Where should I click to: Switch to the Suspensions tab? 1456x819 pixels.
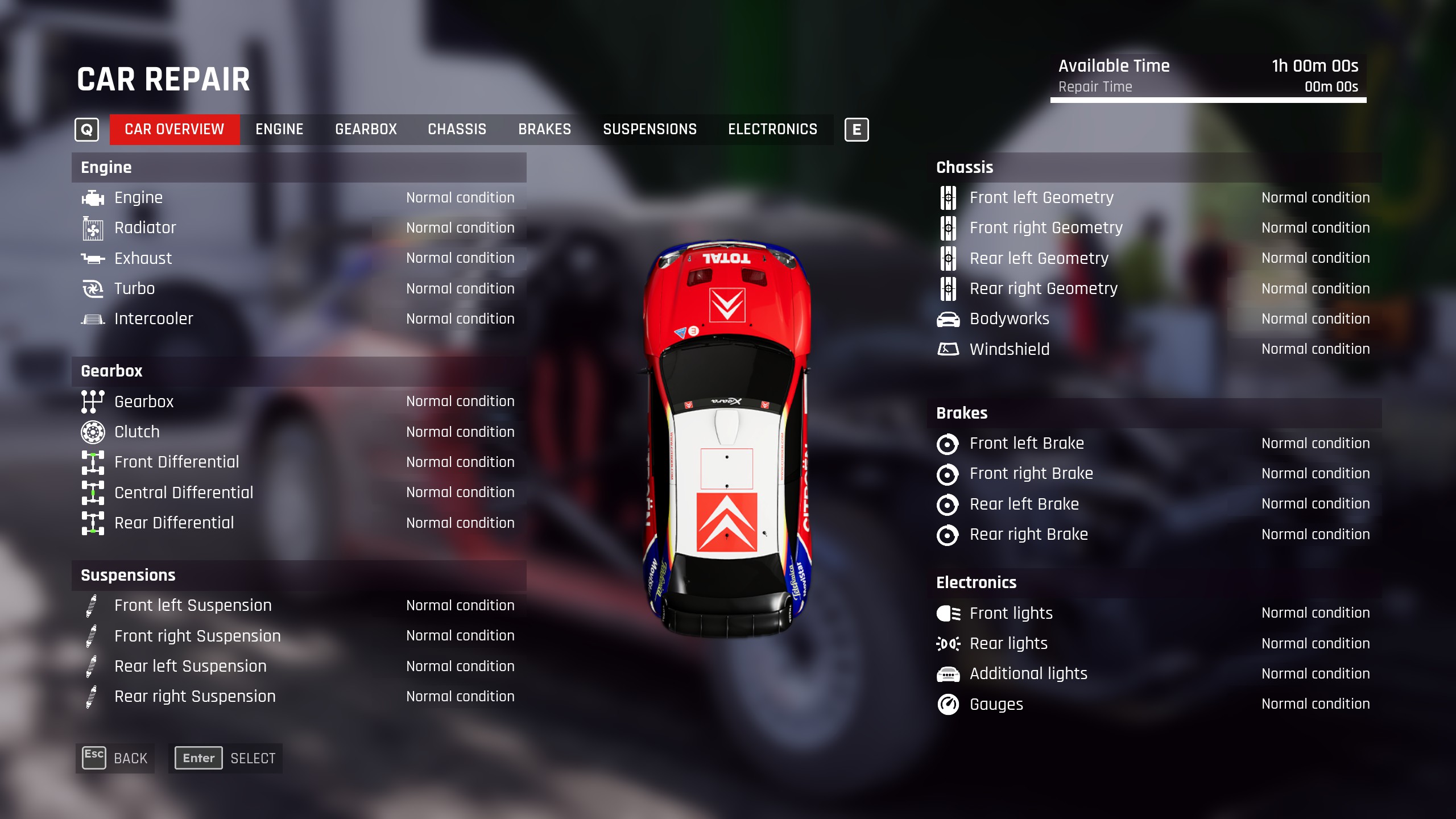650,130
